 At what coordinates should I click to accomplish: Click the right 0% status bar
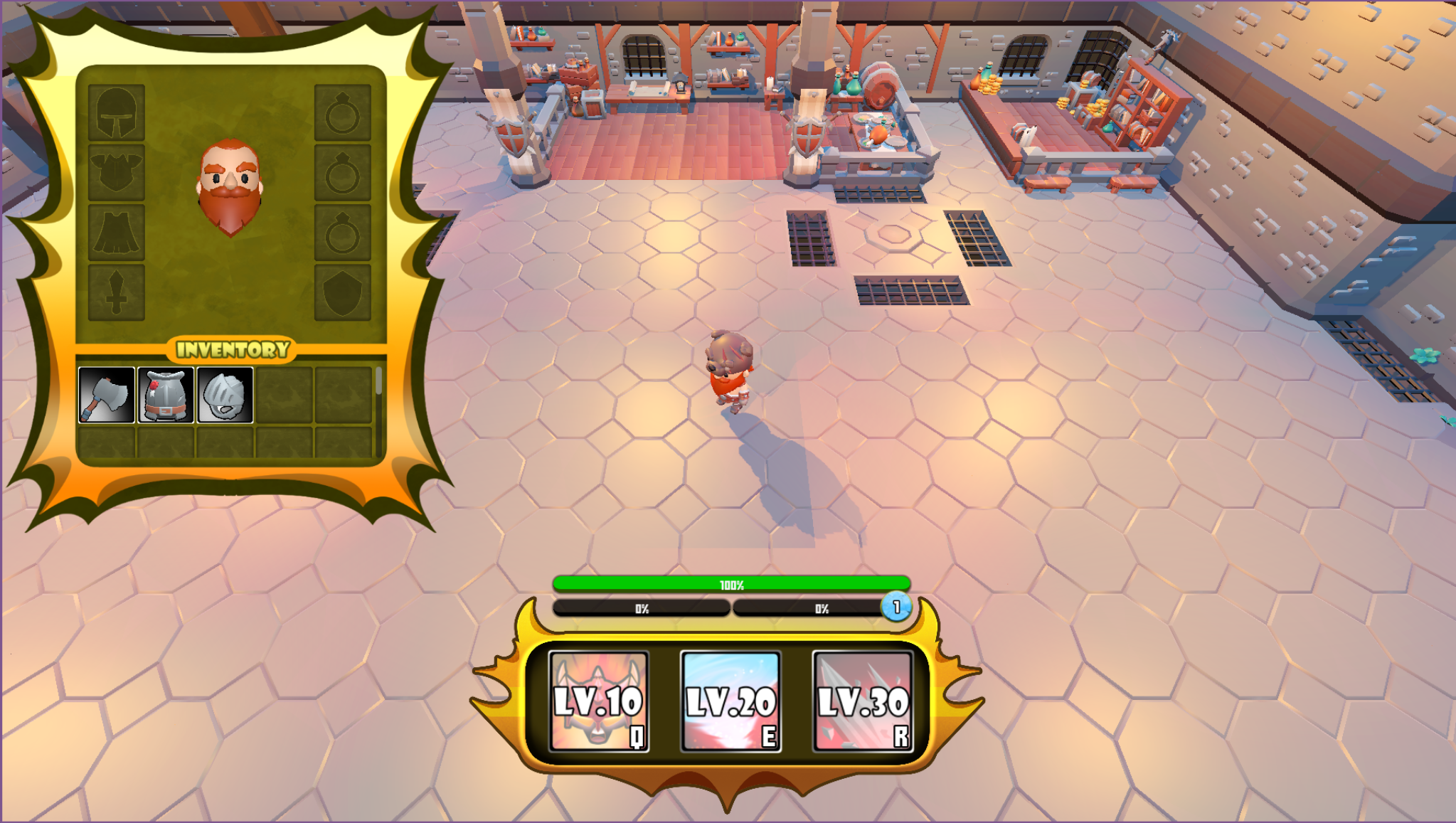(822, 609)
